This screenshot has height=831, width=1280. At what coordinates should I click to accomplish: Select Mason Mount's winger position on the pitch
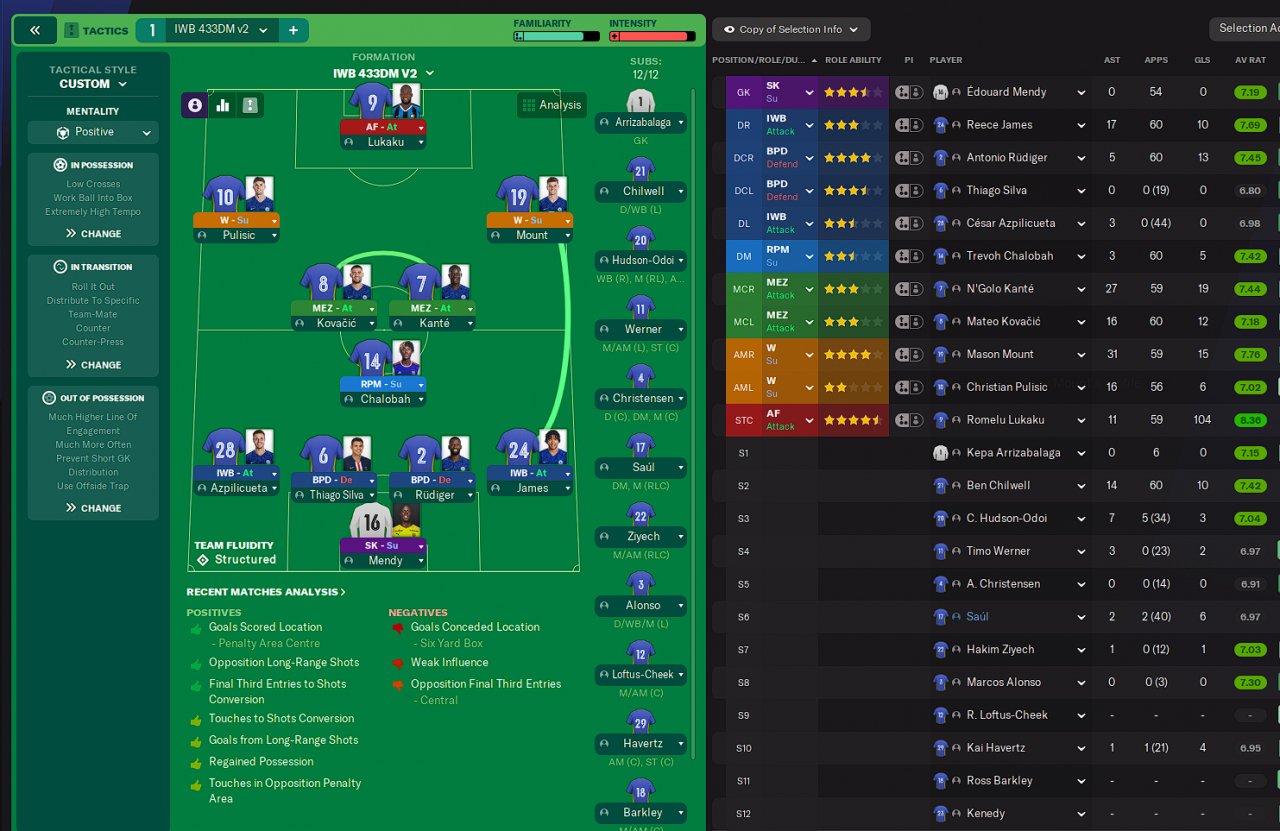(x=530, y=220)
